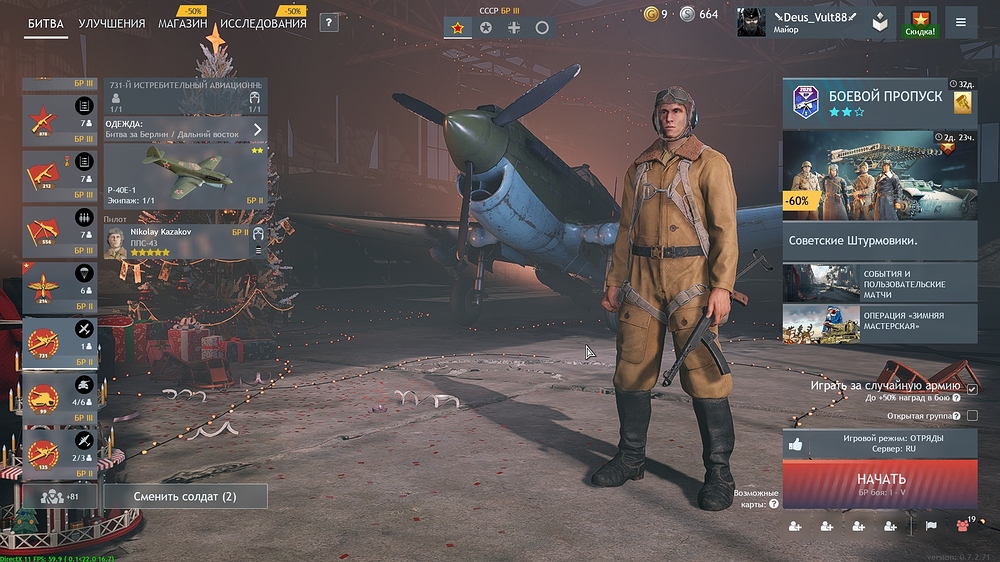Viewport: 1000px width, 562px height.
Task: Open Операция «Зимняя мастерская» event
Action: pos(879,323)
